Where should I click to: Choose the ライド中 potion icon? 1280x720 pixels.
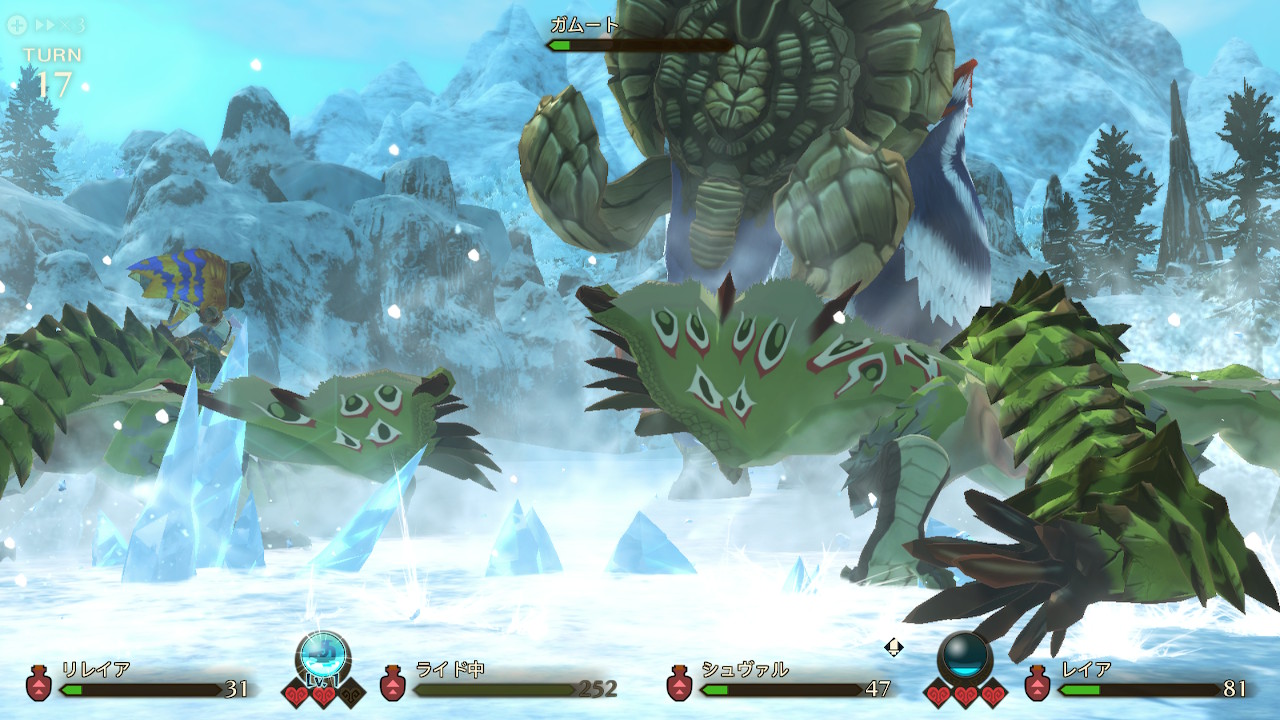[x=393, y=683]
